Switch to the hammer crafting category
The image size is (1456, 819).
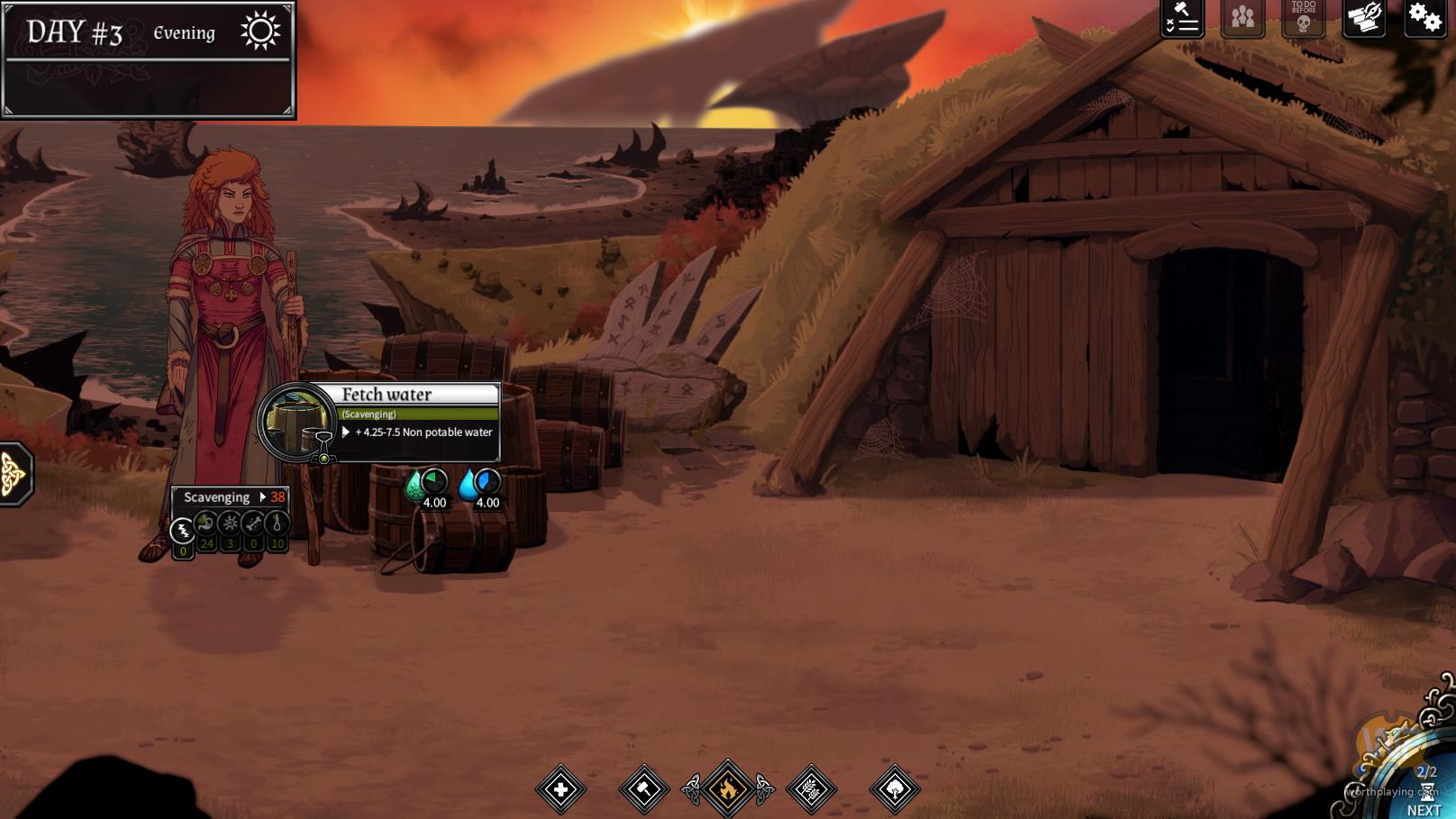tap(644, 790)
